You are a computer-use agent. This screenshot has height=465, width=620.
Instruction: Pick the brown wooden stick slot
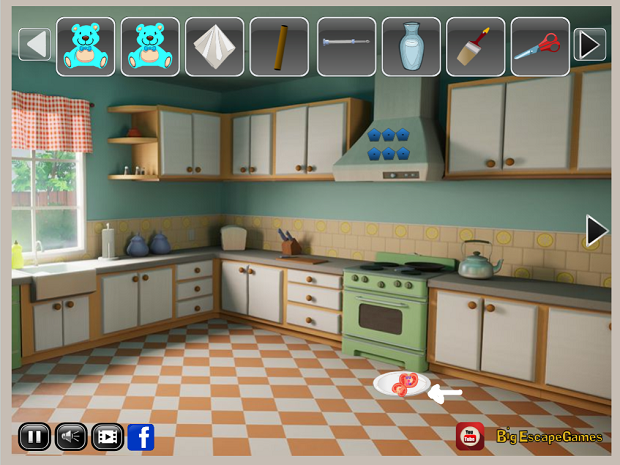tap(280, 46)
